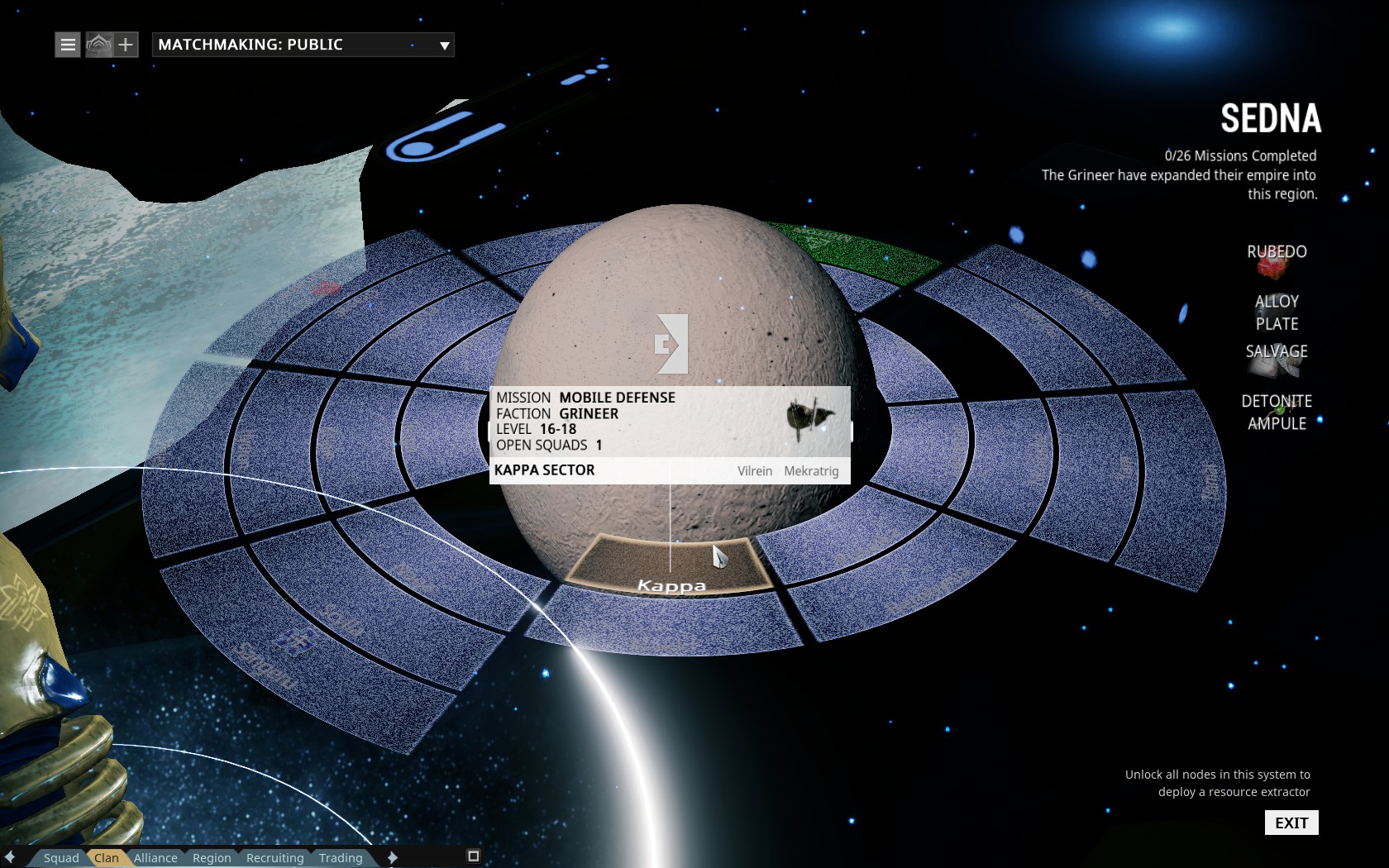
Task: Click the chat tabs right arrow
Action: [x=393, y=857]
